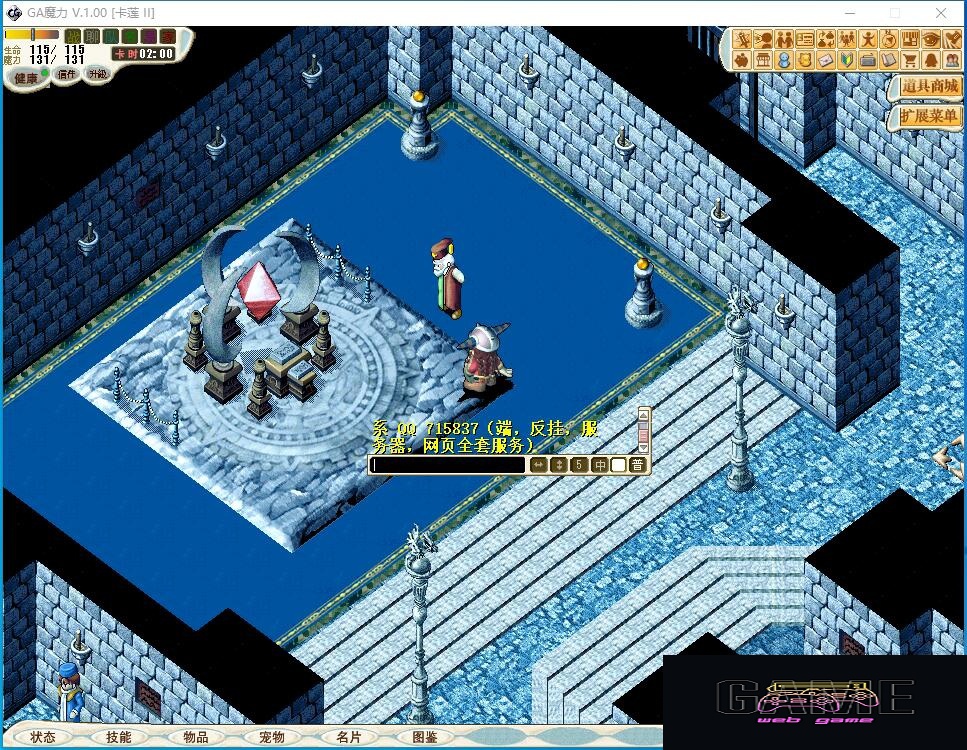Click the 升级 level-up button
Image resolution: width=967 pixels, height=750 pixels.
97,74
